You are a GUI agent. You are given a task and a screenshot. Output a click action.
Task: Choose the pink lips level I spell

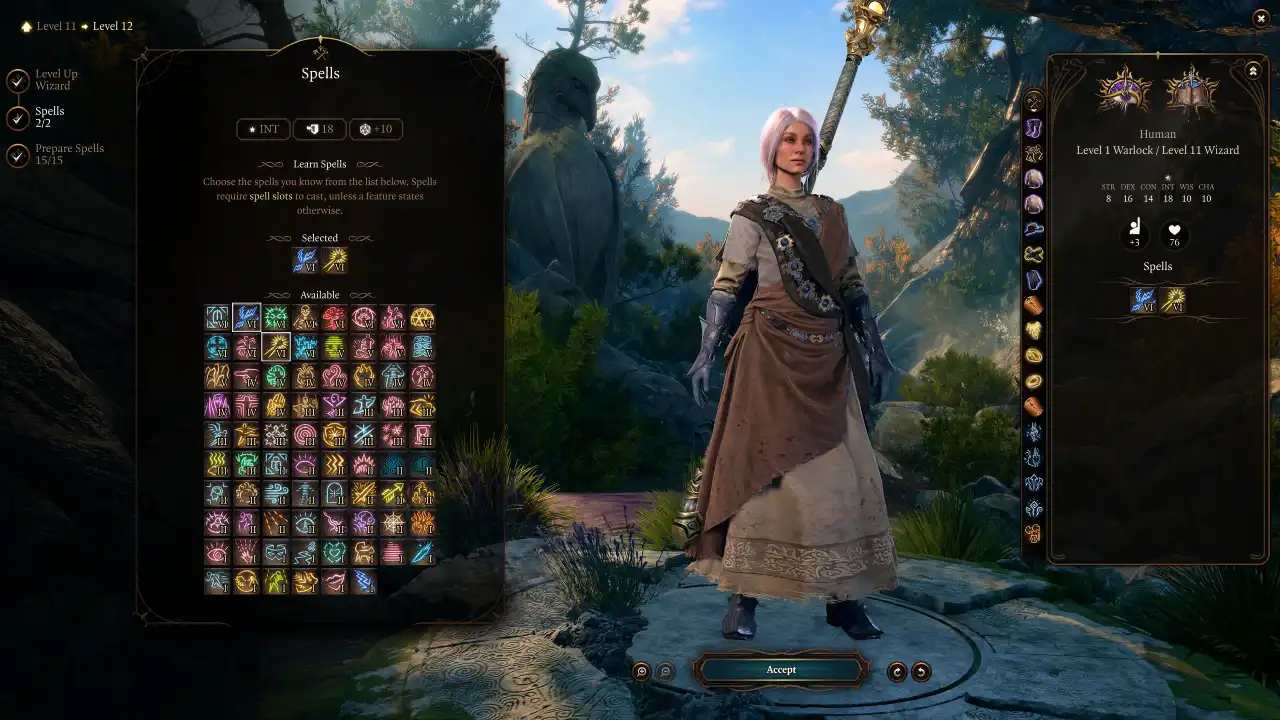click(335, 581)
